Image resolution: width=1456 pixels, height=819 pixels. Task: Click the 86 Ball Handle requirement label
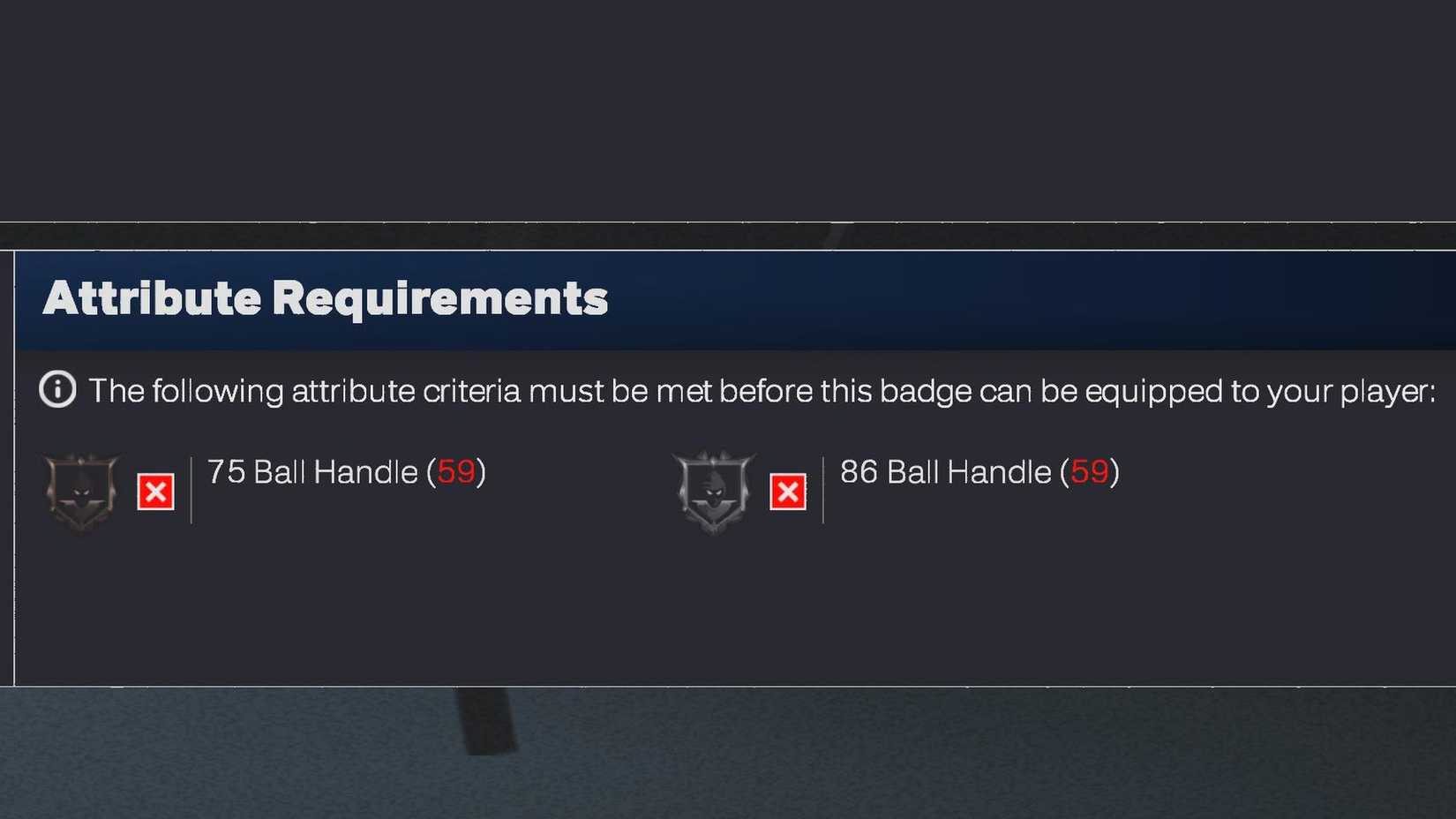pos(979,472)
